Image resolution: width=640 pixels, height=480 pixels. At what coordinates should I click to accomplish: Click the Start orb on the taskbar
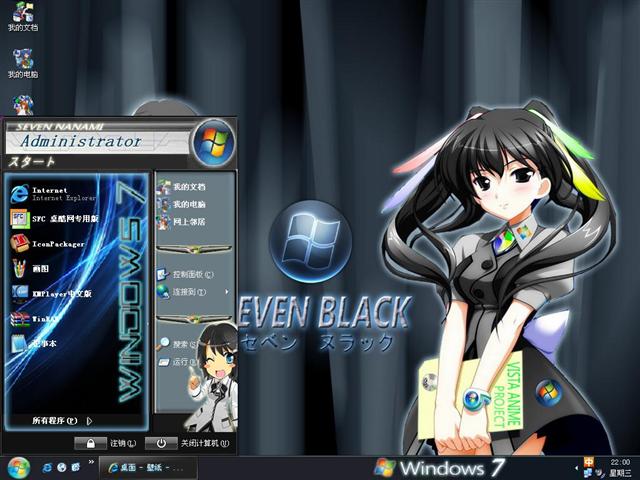pos(18,467)
